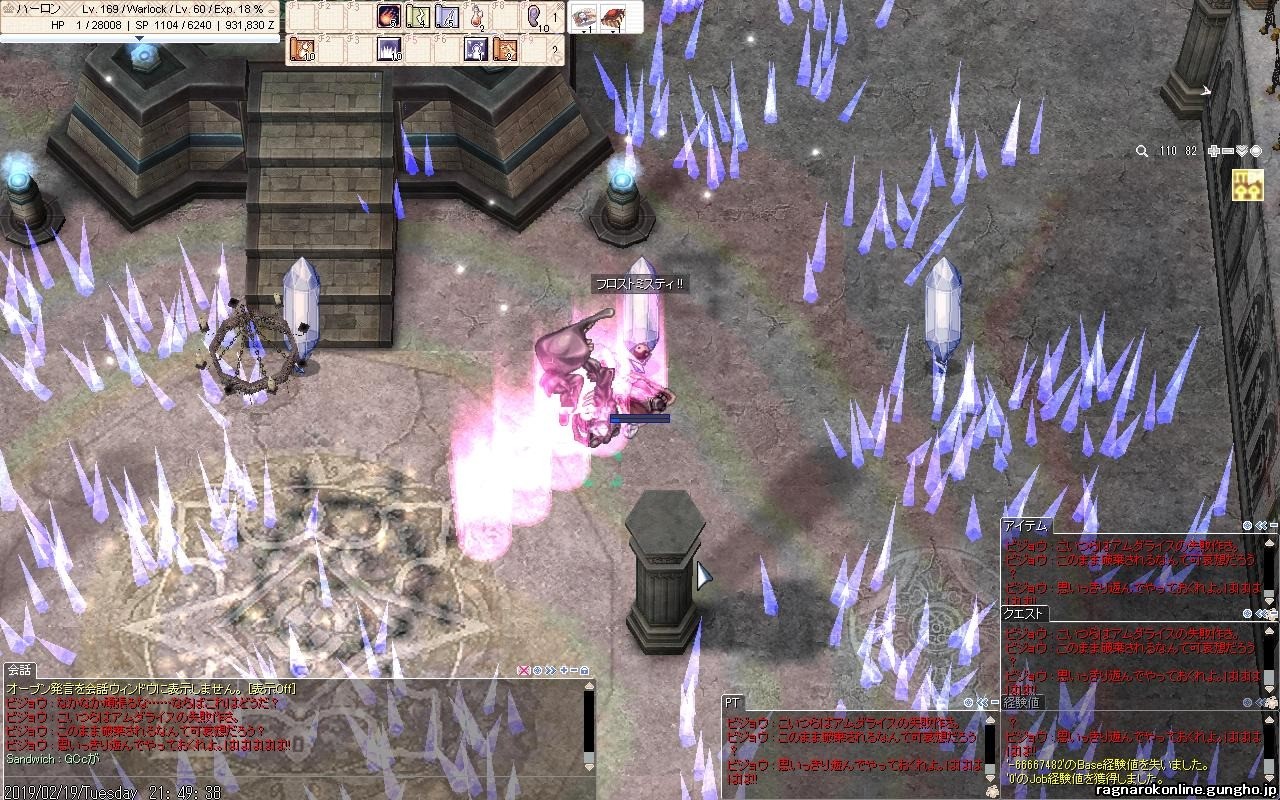This screenshot has width=1280, height=800.
Task: Zoom out the minimap with minus
Action: tap(1228, 151)
